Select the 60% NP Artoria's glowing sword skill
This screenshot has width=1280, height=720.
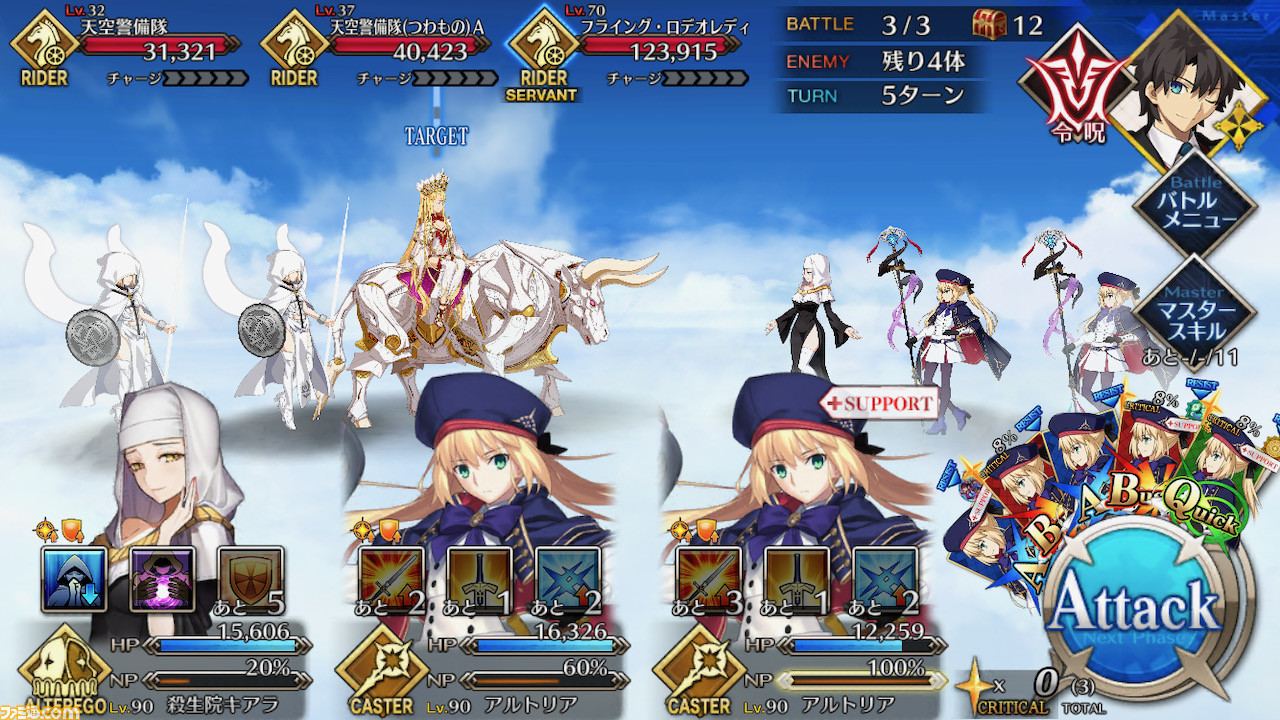tap(391, 579)
